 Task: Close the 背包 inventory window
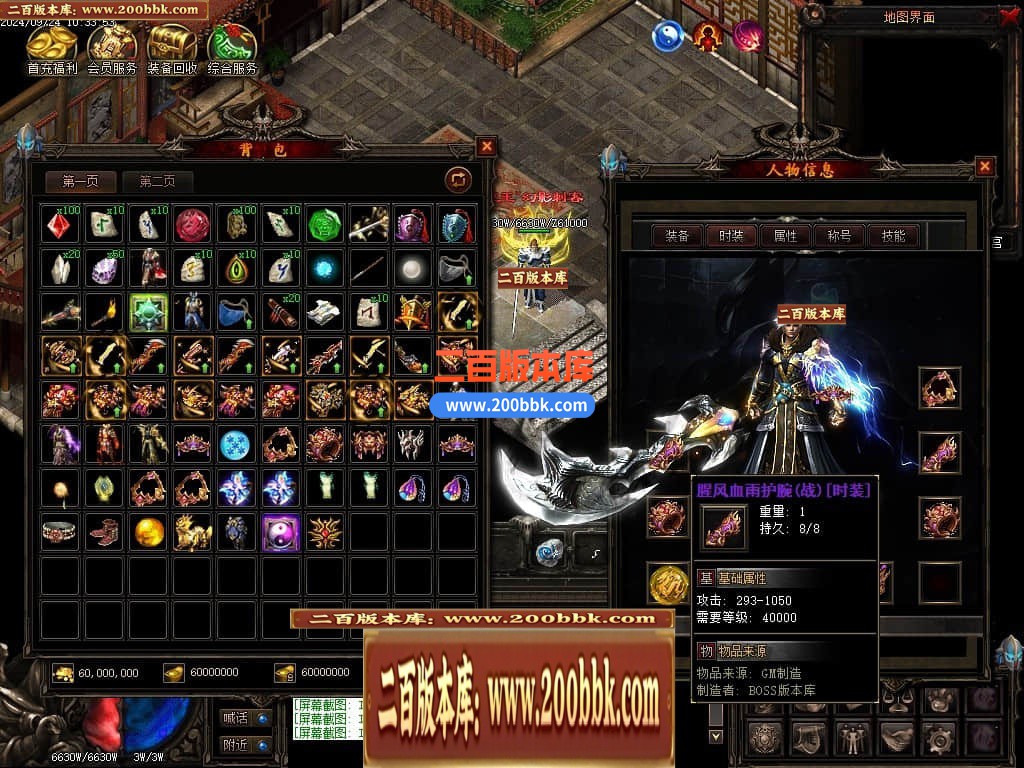pos(486,147)
